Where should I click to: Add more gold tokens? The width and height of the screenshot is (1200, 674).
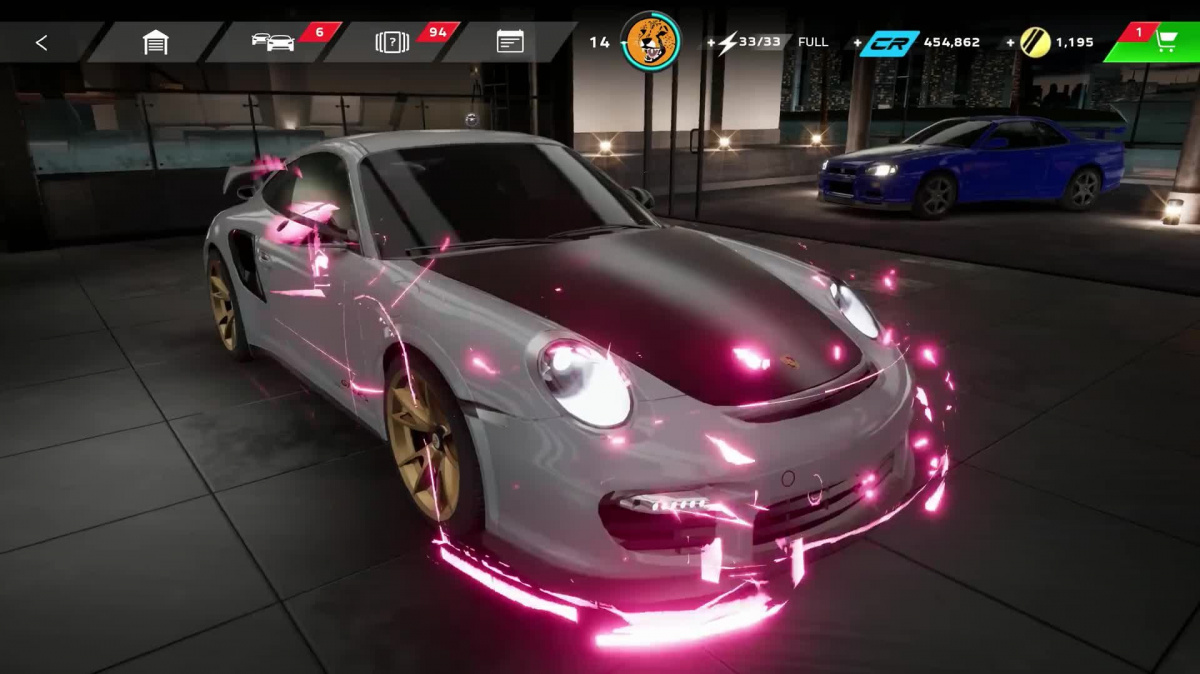coord(1011,43)
